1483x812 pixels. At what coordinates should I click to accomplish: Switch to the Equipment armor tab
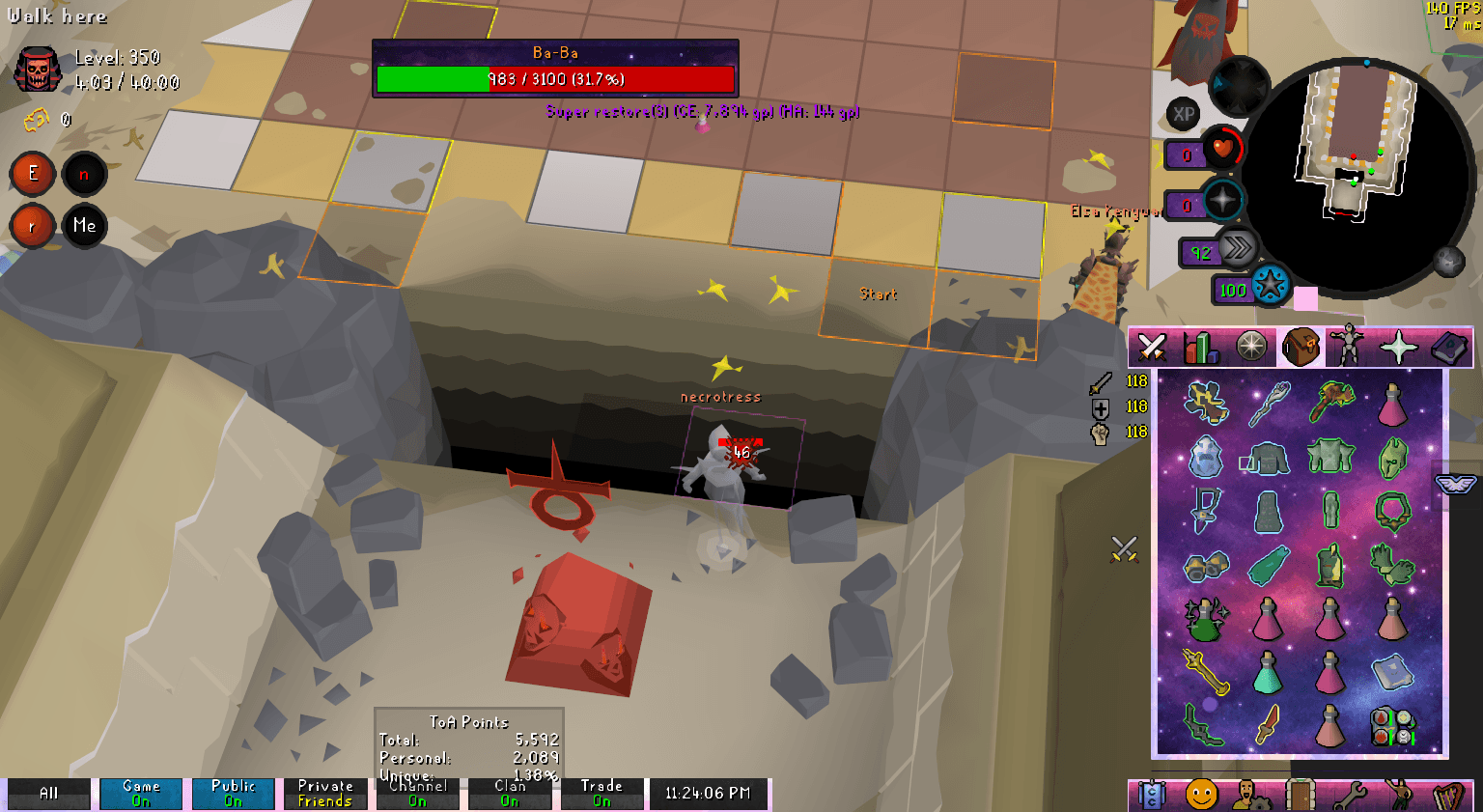[1347, 346]
